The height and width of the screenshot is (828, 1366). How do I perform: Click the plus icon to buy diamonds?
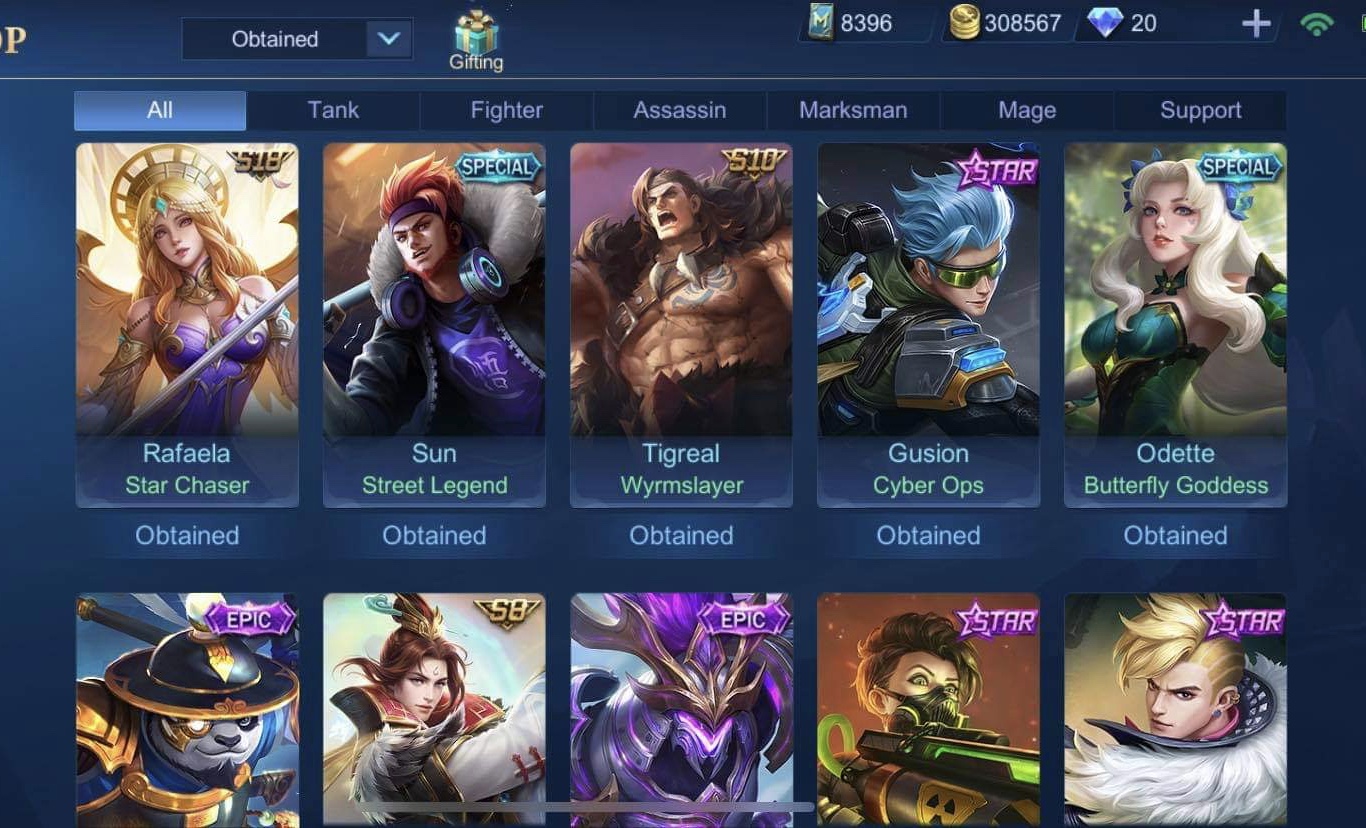[x=1255, y=22]
